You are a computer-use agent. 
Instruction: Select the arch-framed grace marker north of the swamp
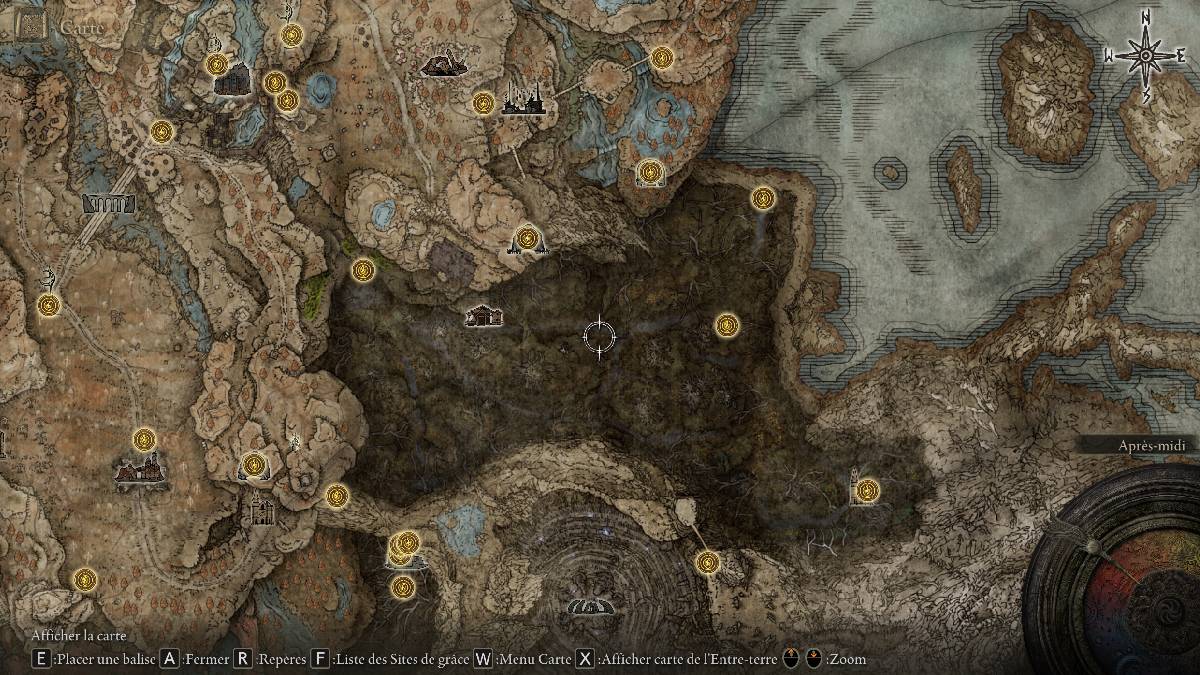pos(651,173)
